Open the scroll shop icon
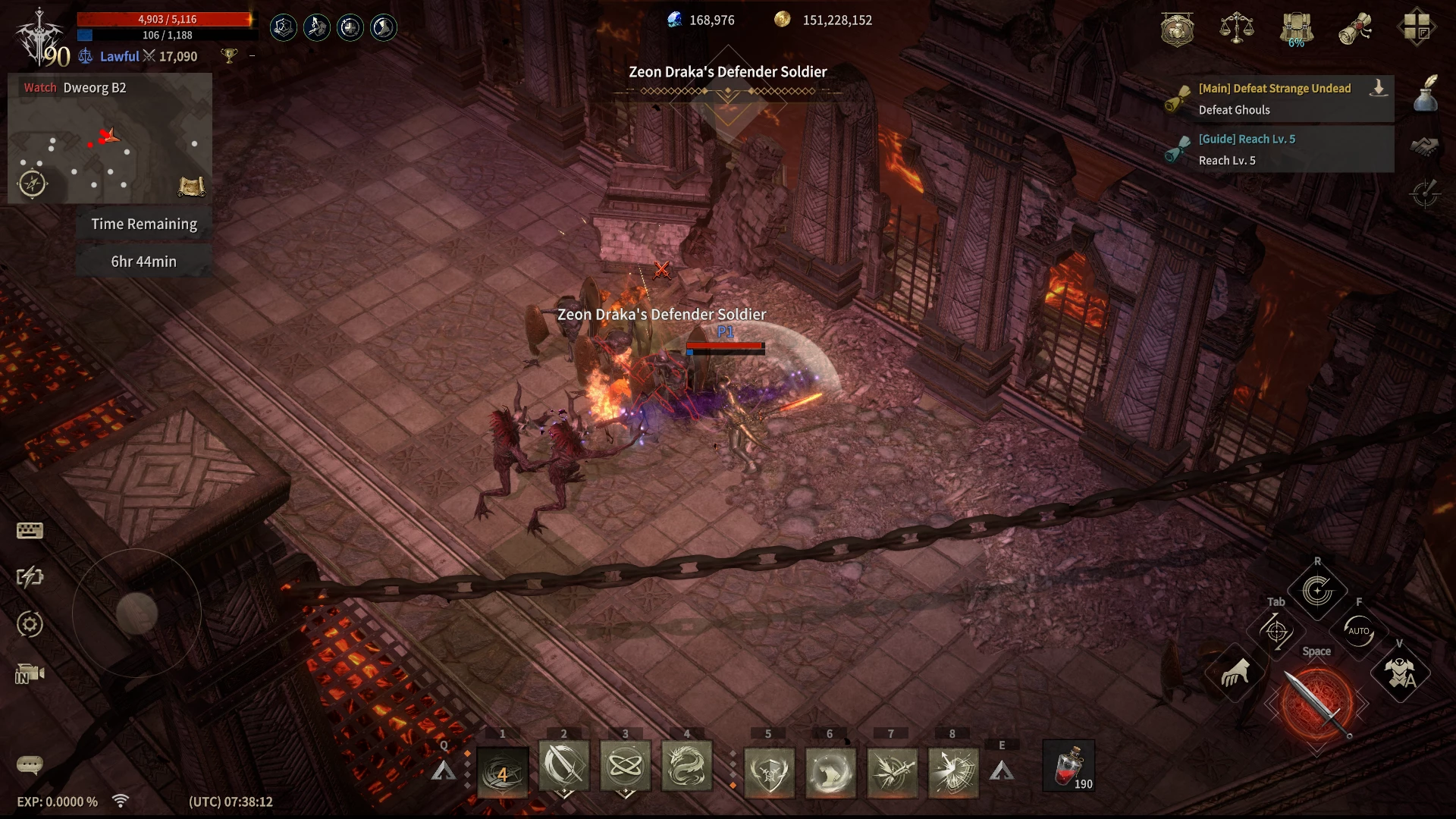The image size is (1456, 819). tap(1356, 29)
